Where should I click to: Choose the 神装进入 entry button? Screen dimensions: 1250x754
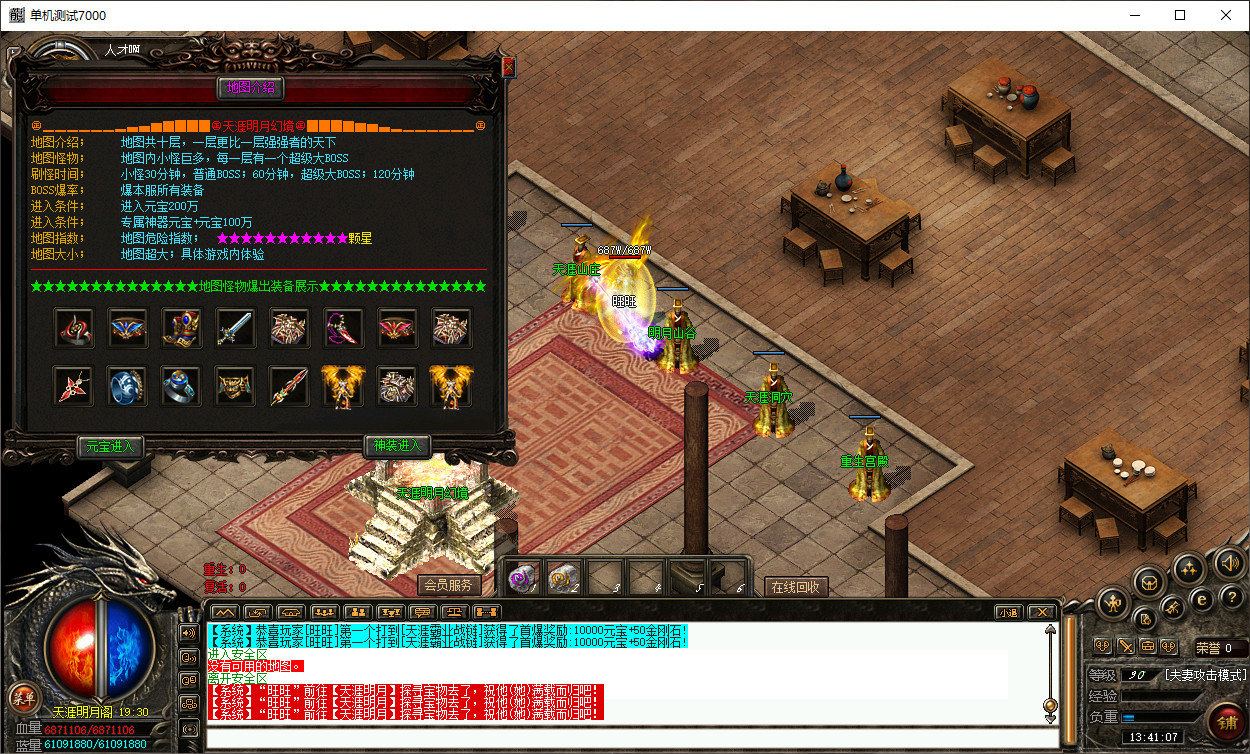[397, 446]
